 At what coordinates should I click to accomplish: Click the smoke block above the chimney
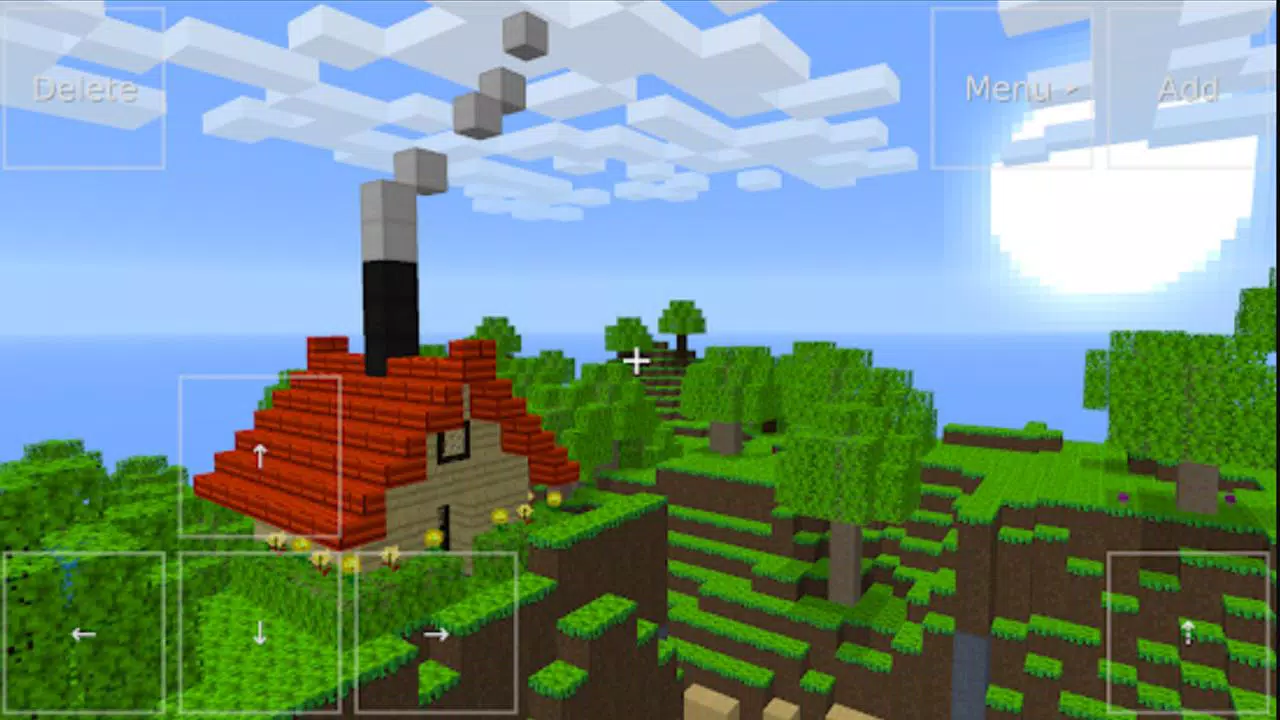(420, 170)
